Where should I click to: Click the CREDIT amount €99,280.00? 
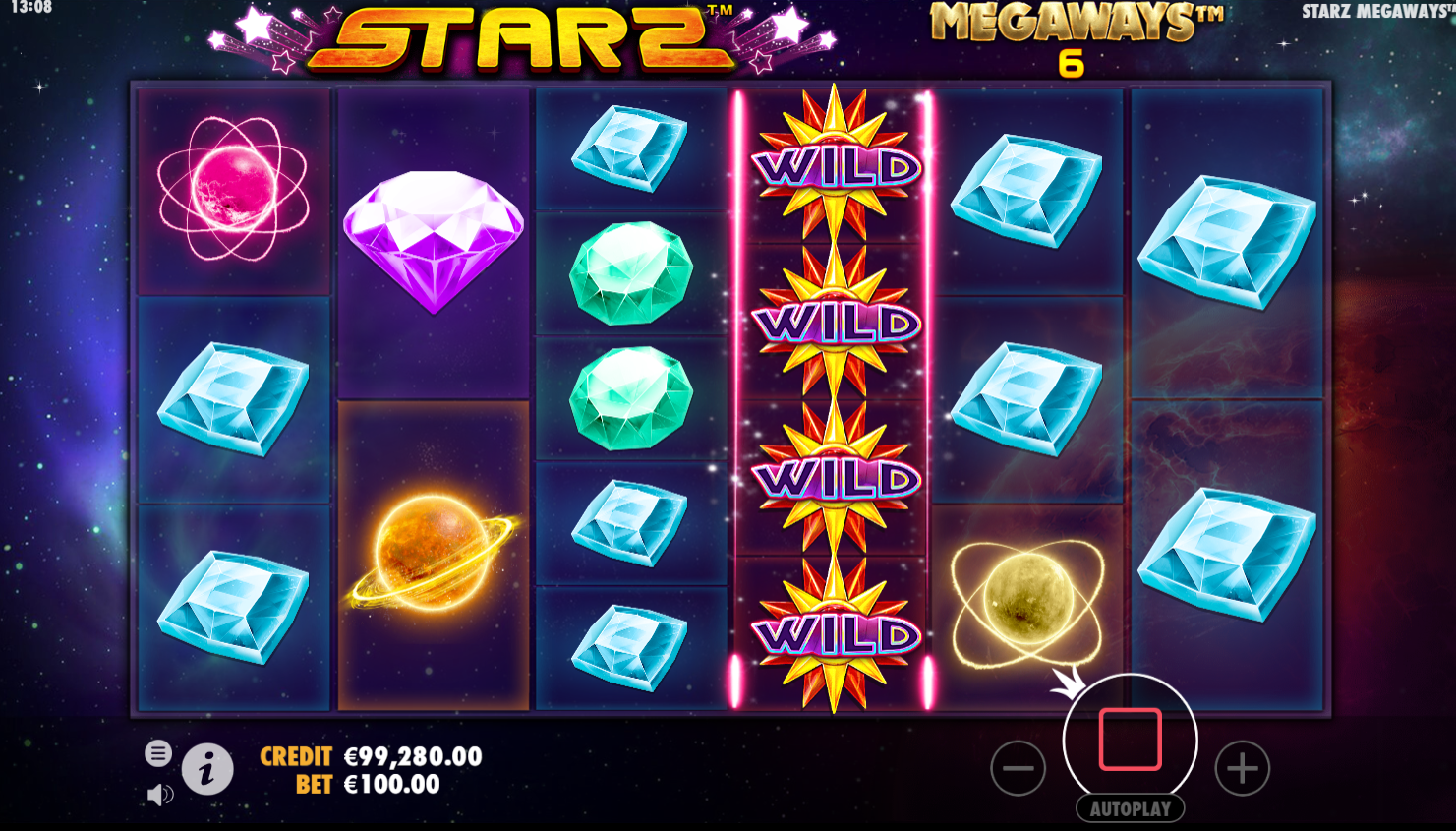pos(413,757)
